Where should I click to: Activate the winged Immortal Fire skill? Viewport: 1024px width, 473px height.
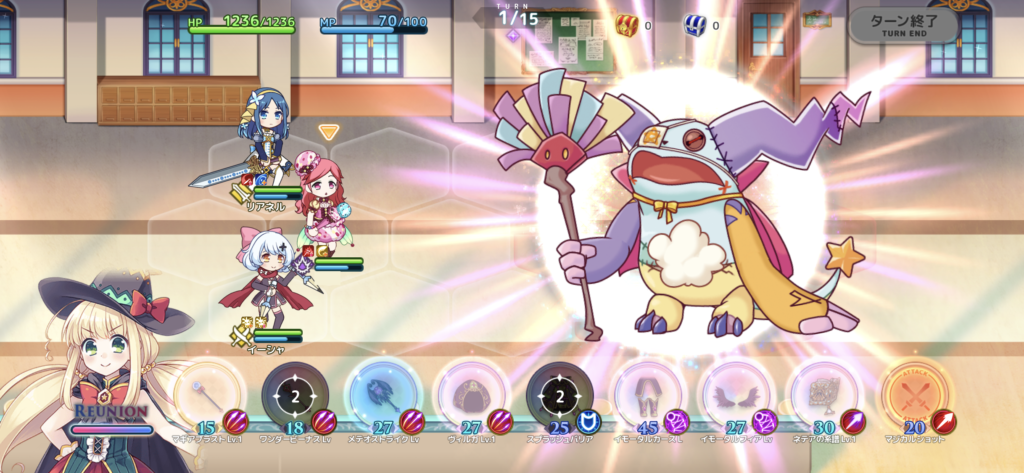[x=735, y=397]
